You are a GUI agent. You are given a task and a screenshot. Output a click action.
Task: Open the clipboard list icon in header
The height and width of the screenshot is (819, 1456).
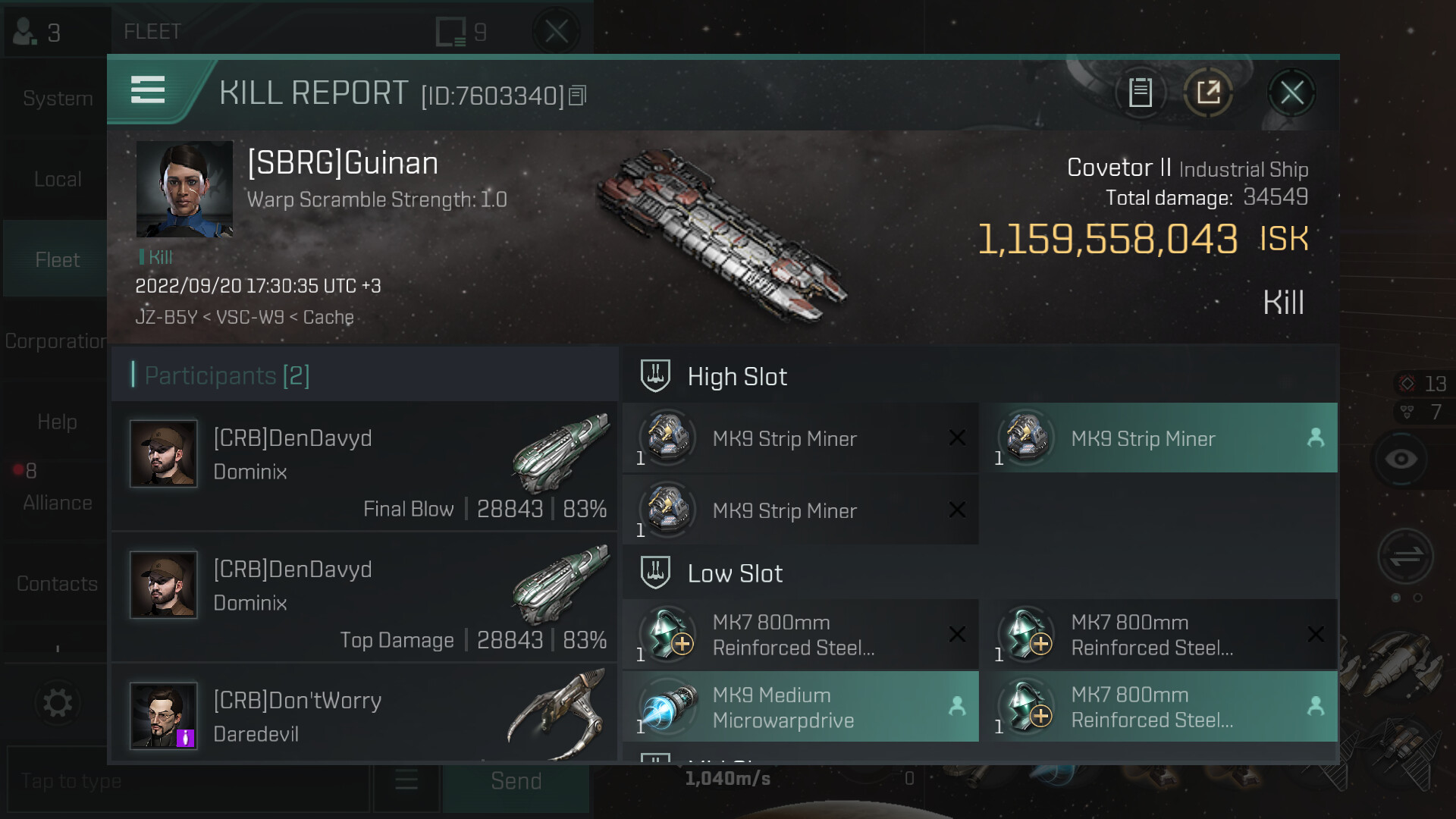(x=1140, y=93)
